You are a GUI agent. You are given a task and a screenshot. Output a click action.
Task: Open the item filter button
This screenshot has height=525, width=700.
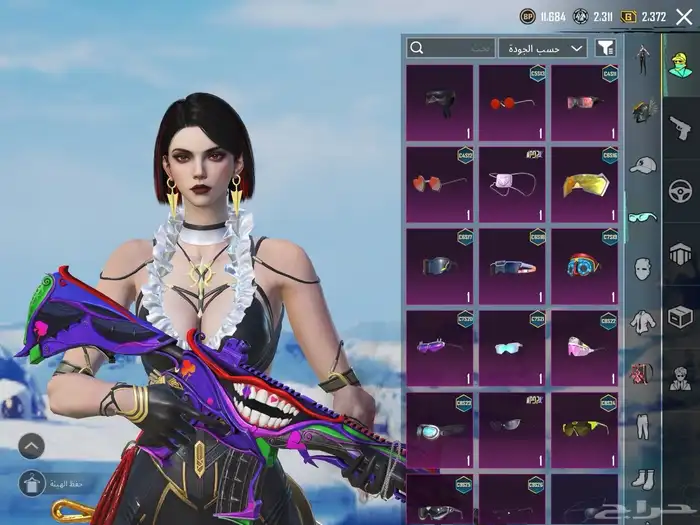[605, 48]
